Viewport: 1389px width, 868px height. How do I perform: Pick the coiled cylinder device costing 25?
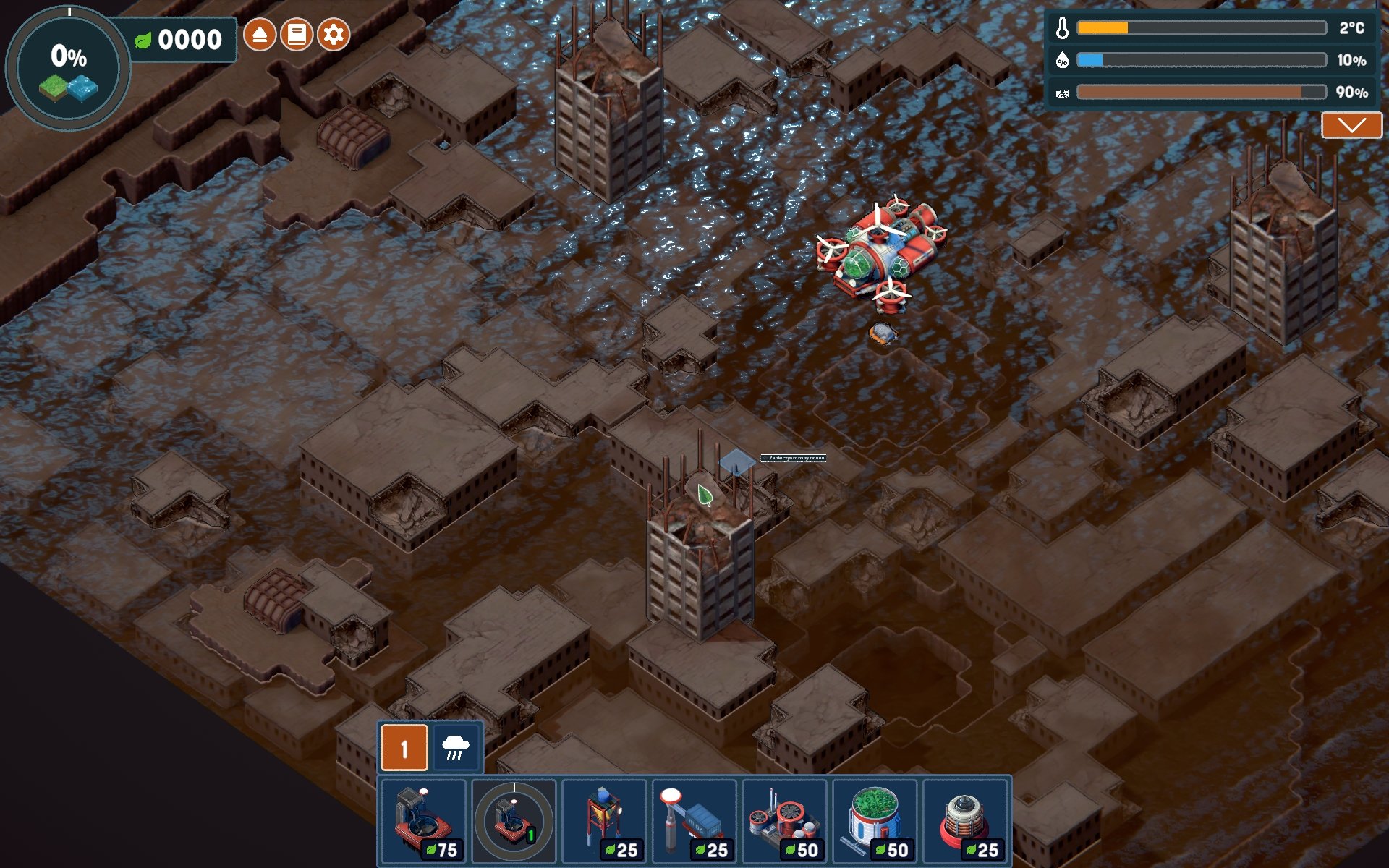pos(966,820)
